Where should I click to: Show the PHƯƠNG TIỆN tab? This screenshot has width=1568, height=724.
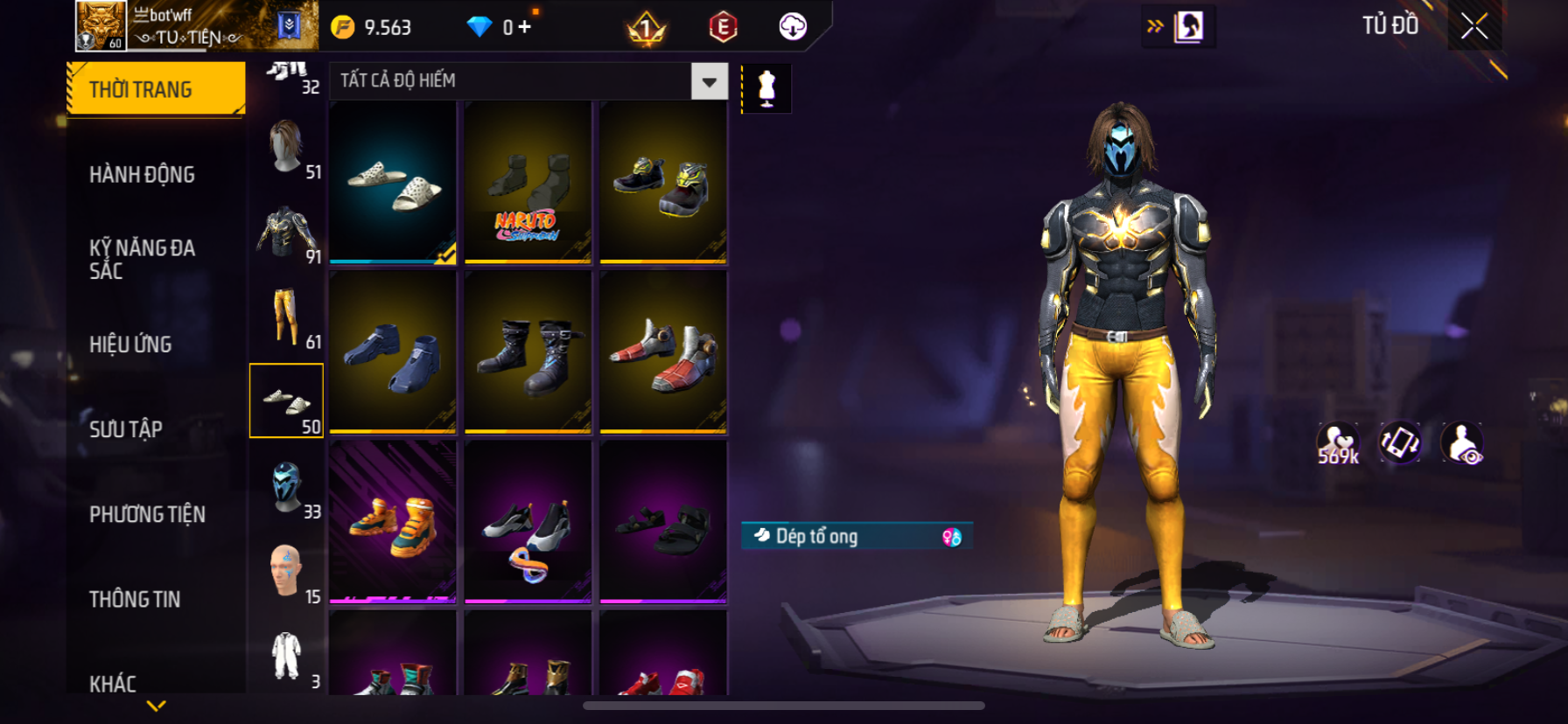click(x=147, y=513)
